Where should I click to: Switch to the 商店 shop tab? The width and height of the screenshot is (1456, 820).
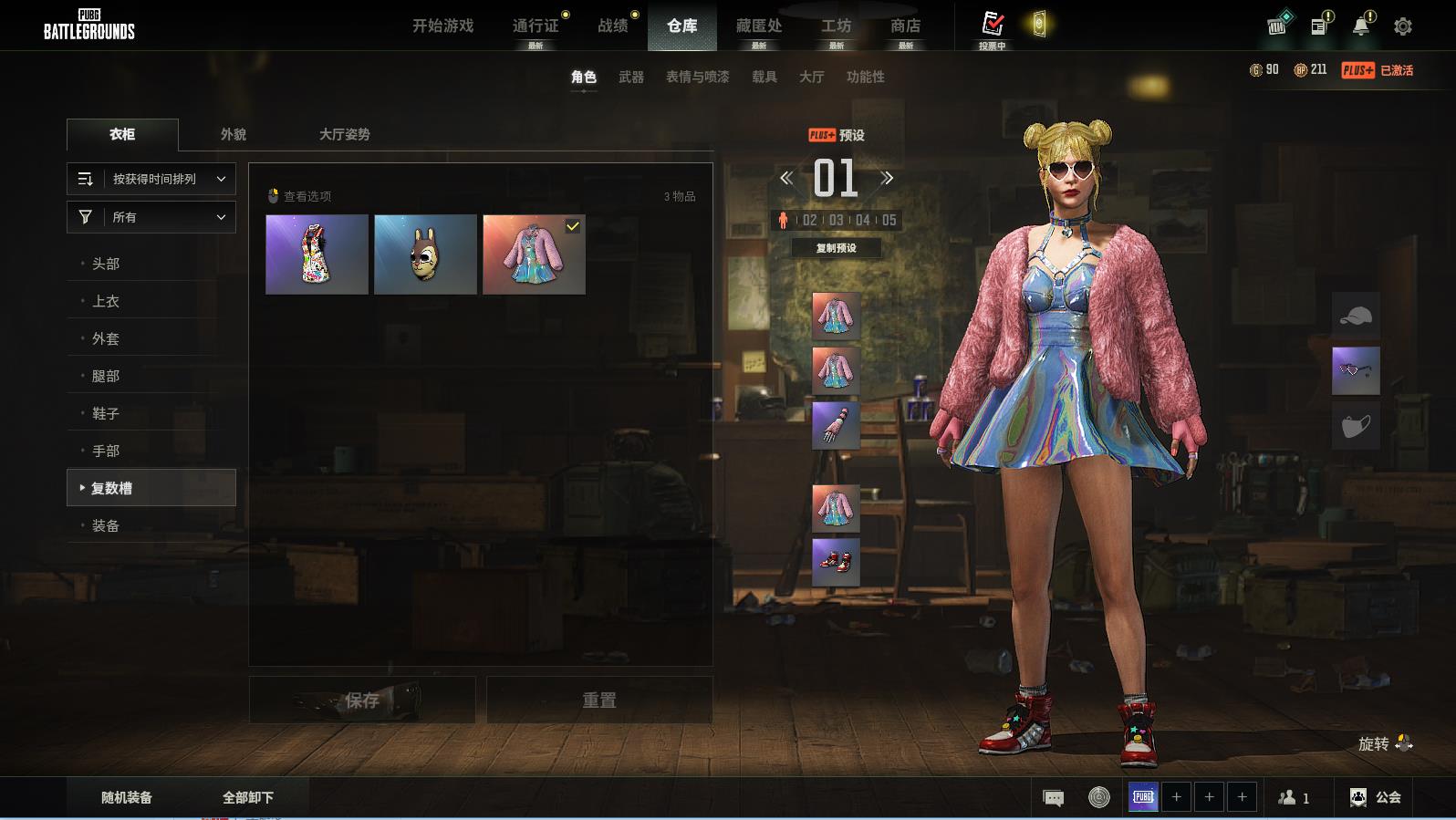[x=905, y=26]
